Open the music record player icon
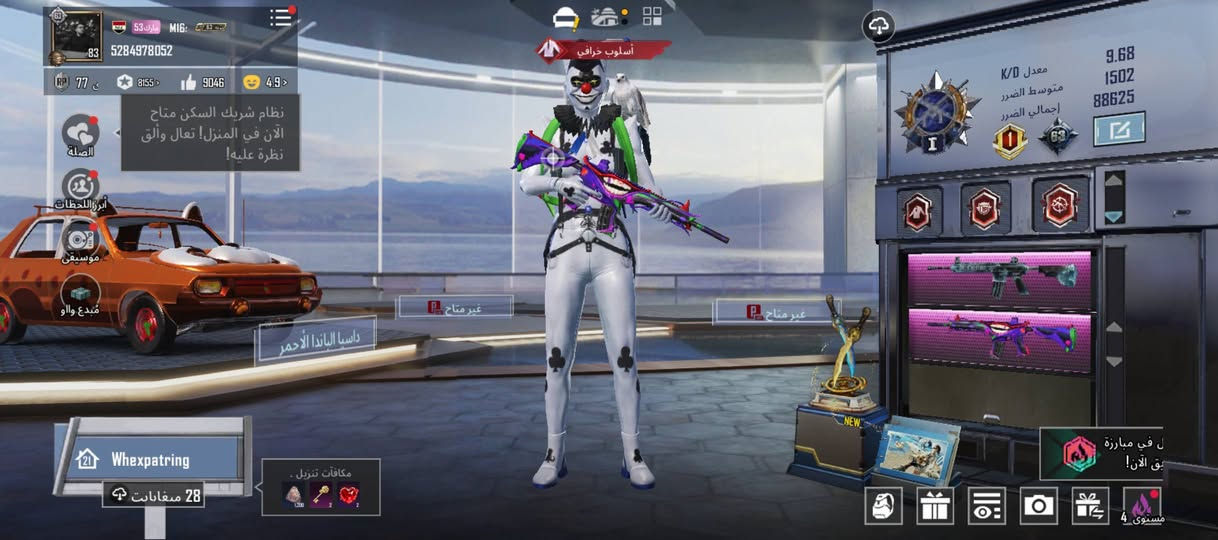Image resolution: width=1218 pixels, height=540 pixels. pyautogui.click(x=80, y=240)
